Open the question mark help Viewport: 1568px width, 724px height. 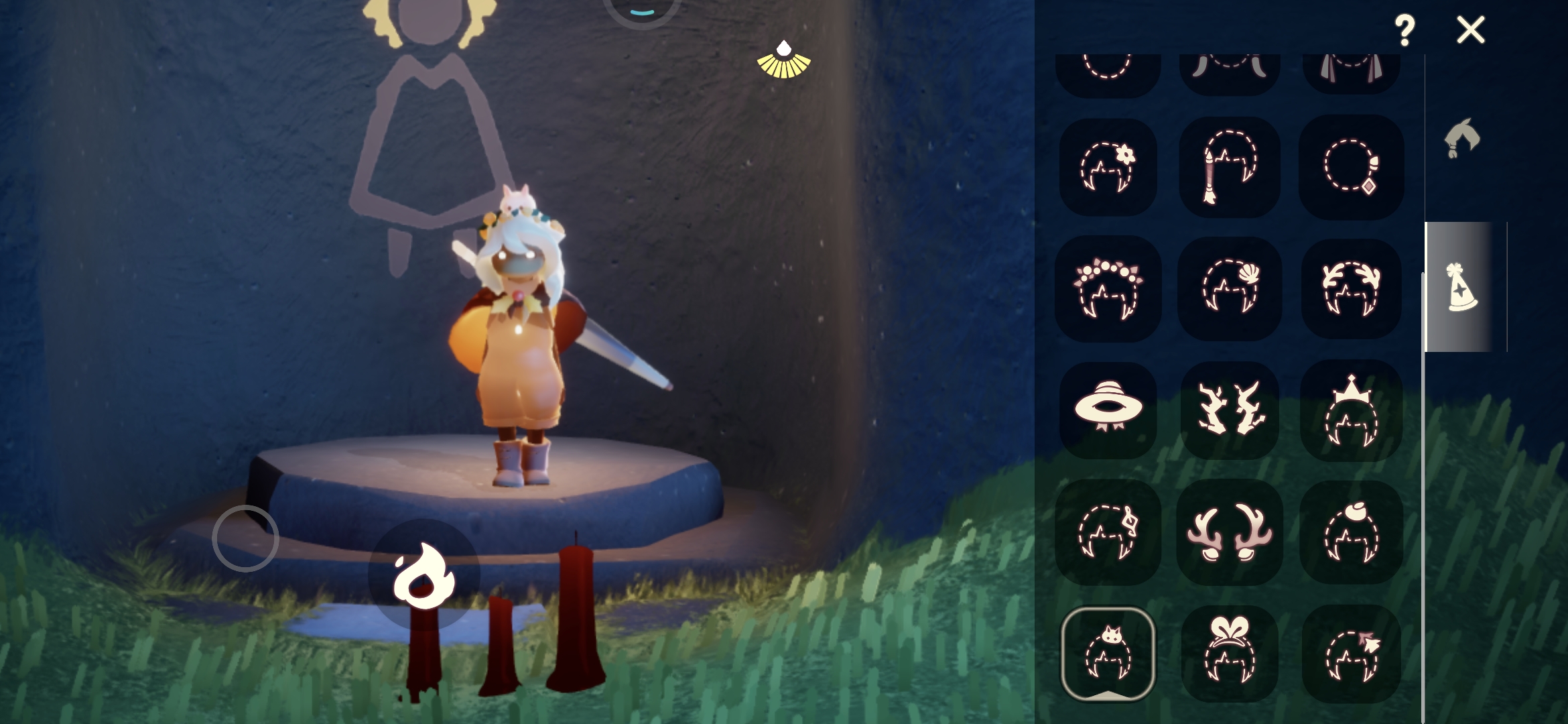1404,30
